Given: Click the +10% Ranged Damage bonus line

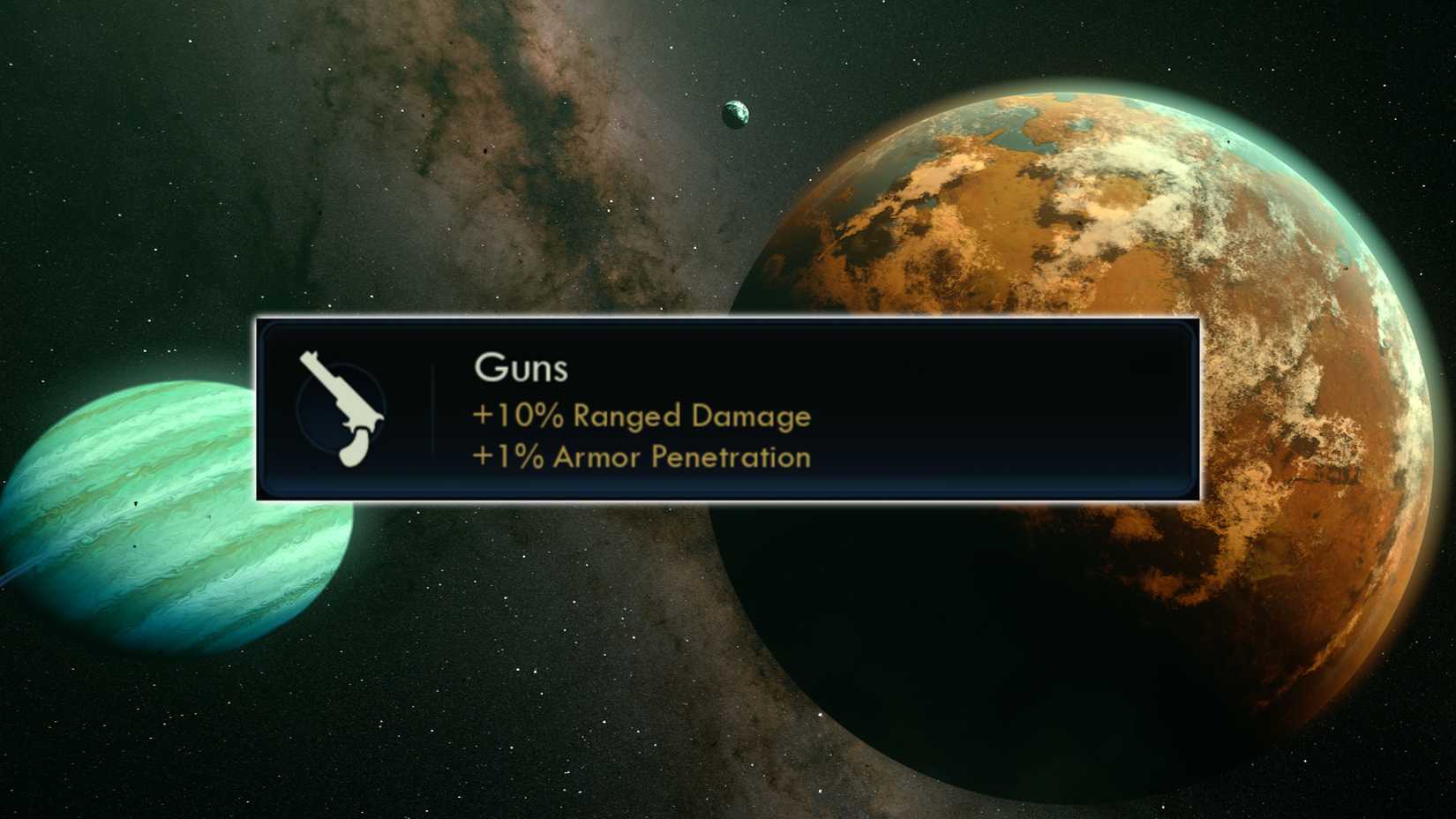Looking at the screenshot, I should 642,417.
